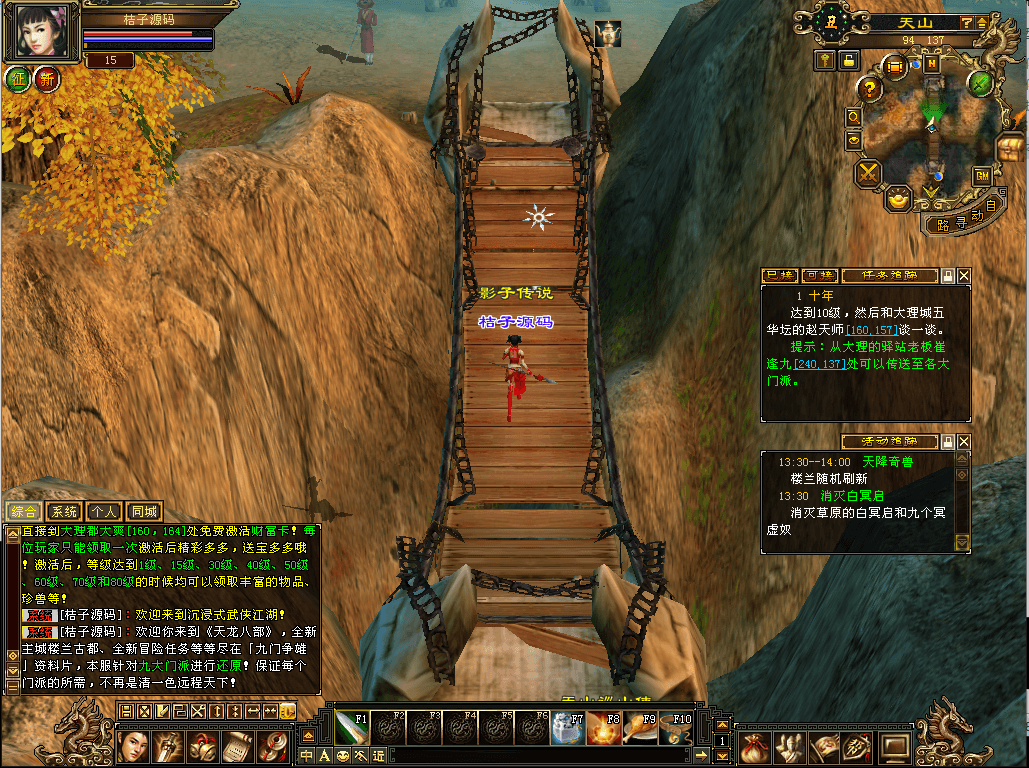The width and height of the screenshot is (1029, 768).
Task: Select the 个人 chat tab
Action: [103, 511]
